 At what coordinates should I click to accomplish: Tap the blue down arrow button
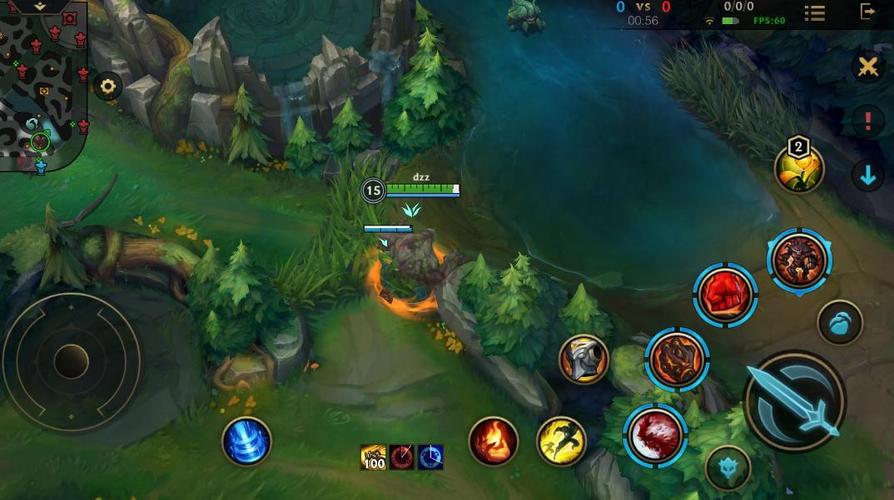(x=866, y=174)
